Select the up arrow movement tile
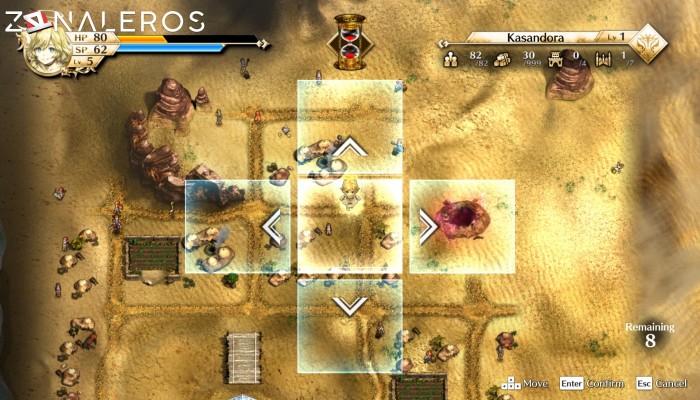The image size is (700, 400). 349,128
